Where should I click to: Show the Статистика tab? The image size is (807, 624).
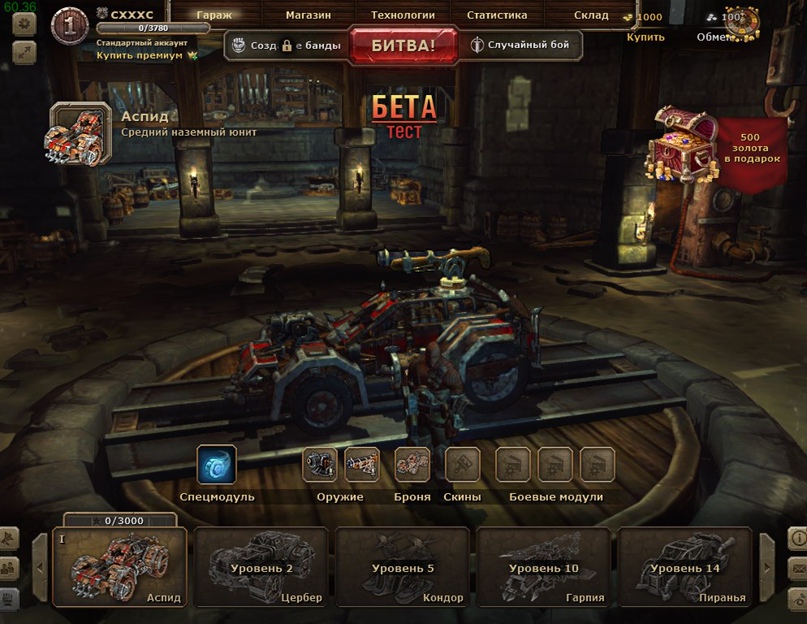pos(496,16)
